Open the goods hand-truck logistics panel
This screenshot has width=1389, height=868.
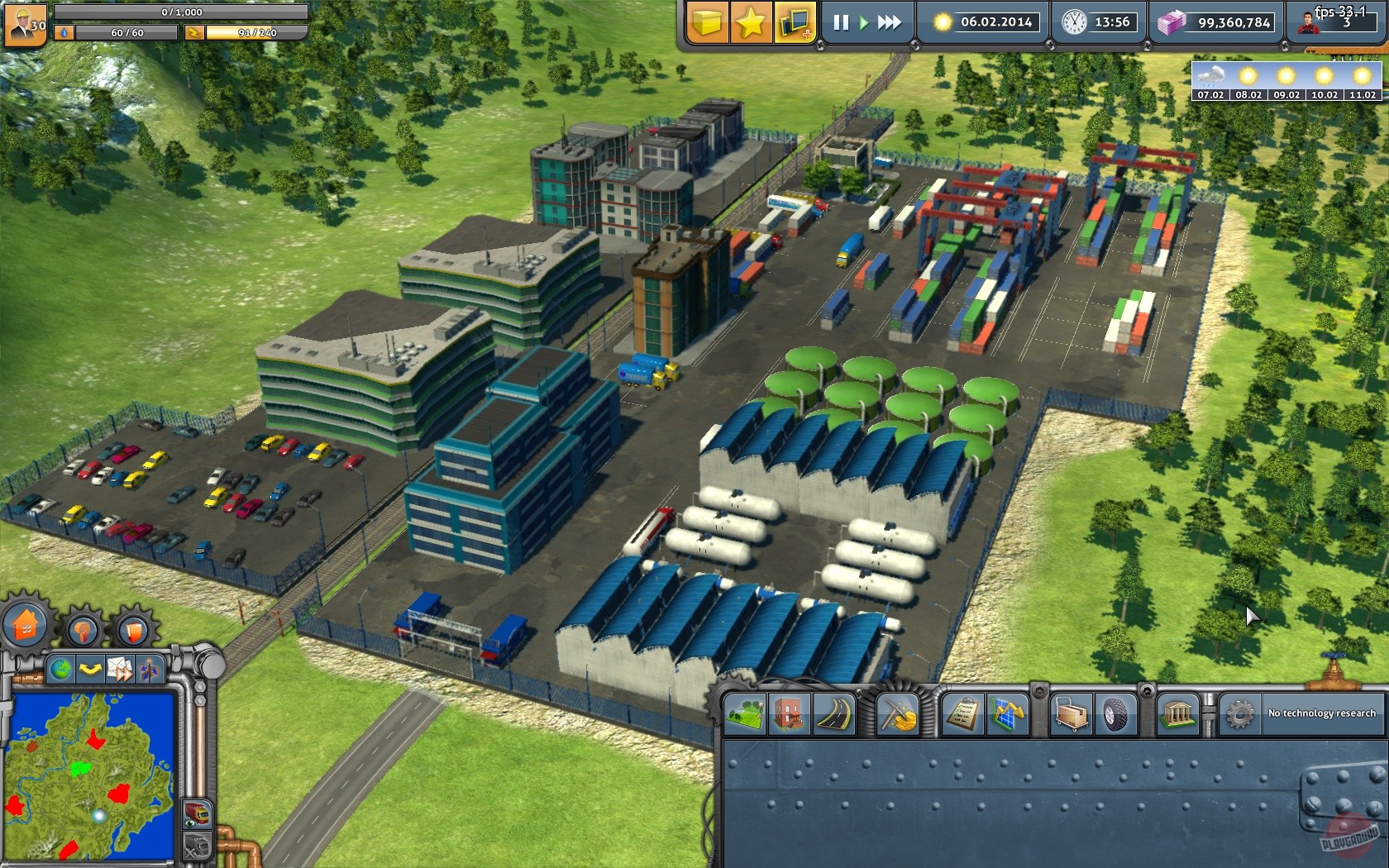click(x=1070, y=715)
